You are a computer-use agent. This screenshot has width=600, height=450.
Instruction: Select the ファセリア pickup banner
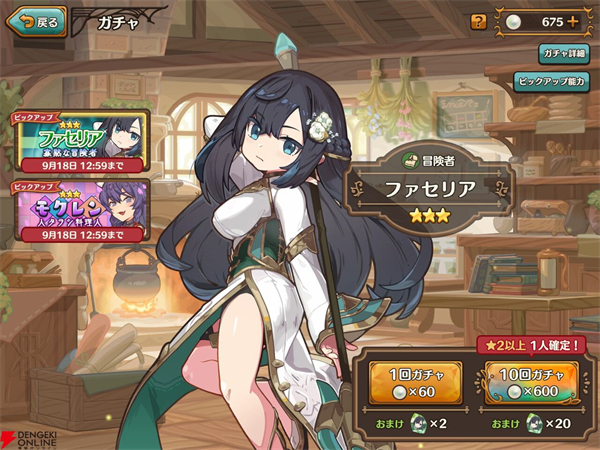coord(78,141)
